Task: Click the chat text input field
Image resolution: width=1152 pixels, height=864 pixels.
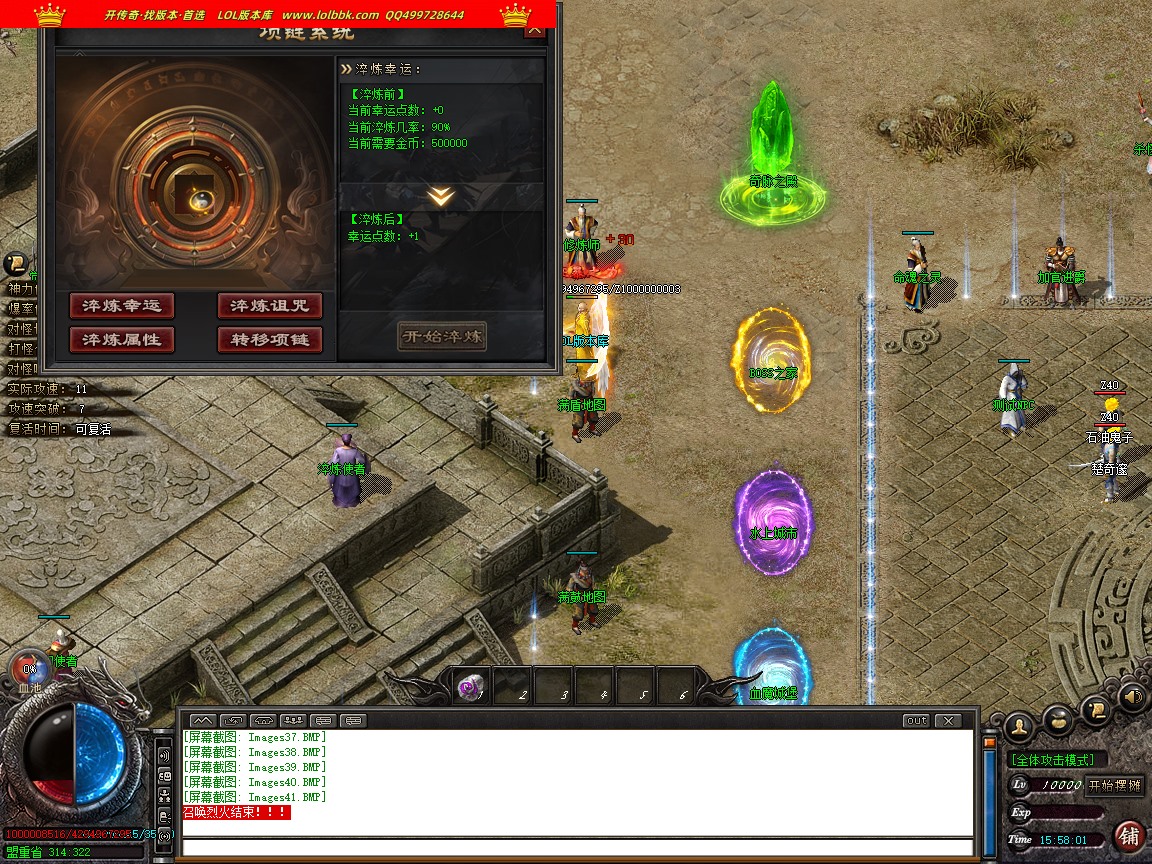Action: (577, 848)
